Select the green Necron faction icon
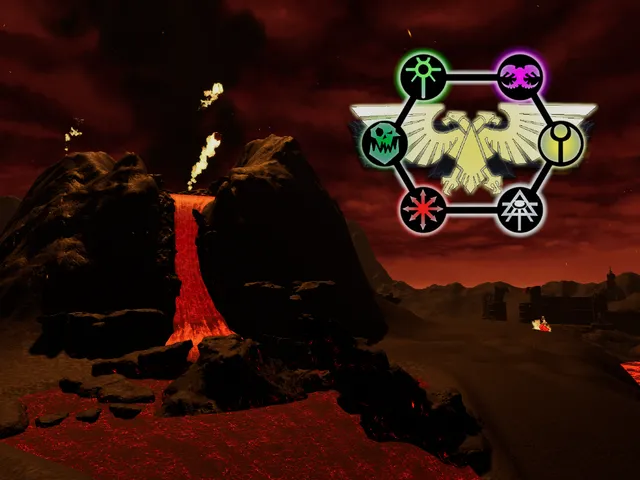 pos(422,76)
